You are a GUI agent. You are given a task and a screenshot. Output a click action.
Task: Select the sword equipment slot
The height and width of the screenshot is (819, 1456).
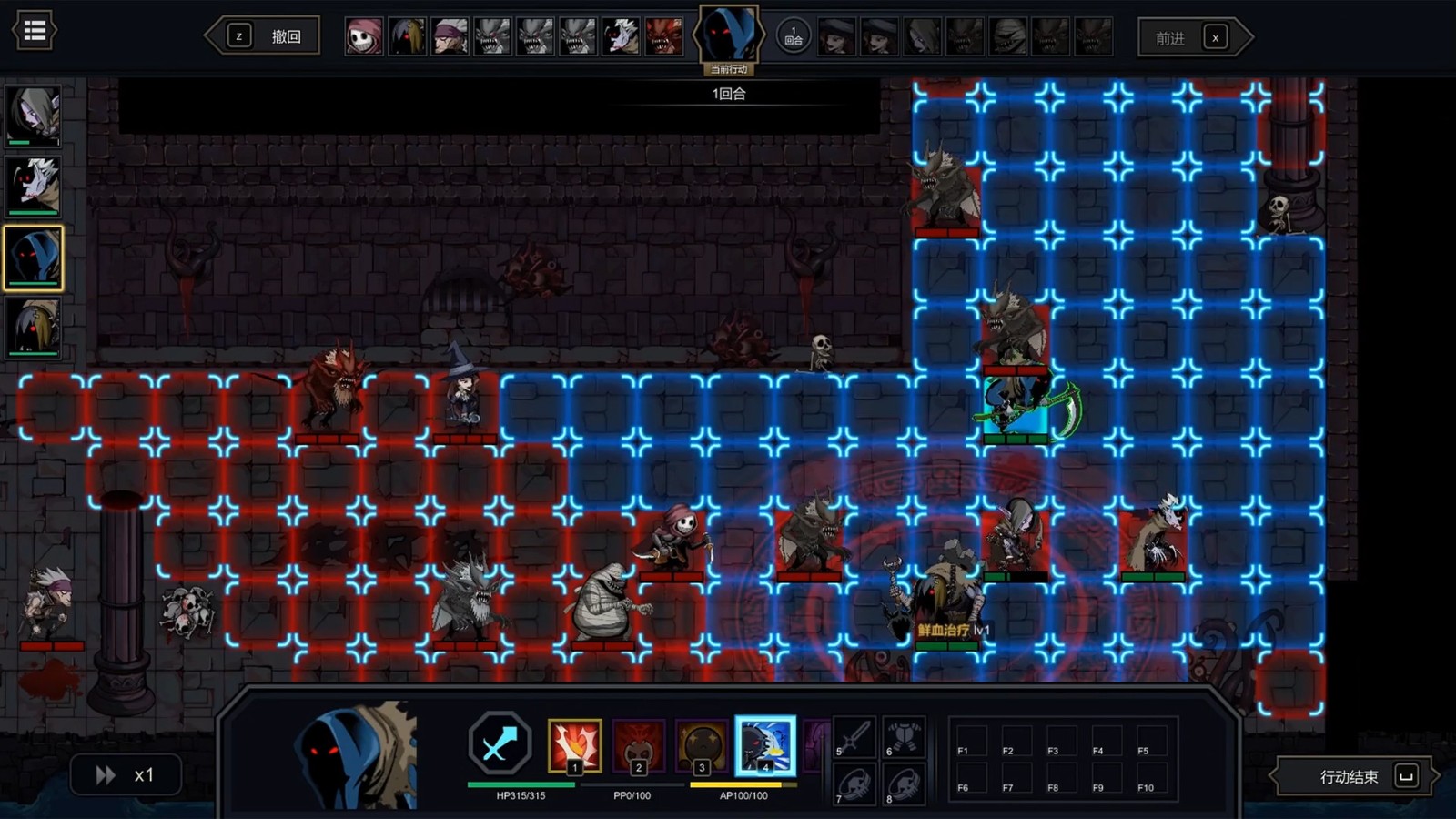[854, 737]
